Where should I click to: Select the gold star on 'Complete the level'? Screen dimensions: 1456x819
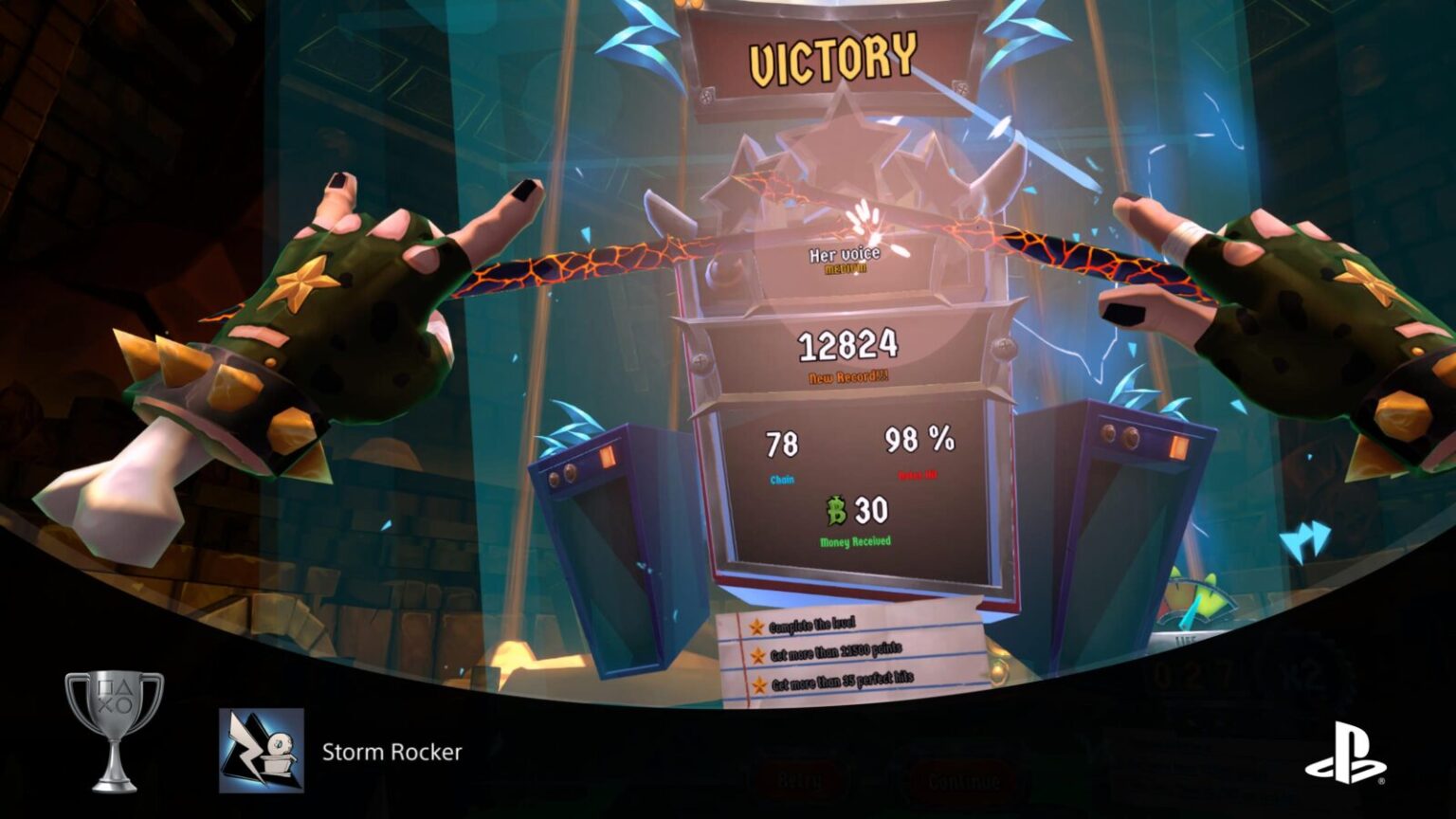pyautogui.click(x=756, y=627)
